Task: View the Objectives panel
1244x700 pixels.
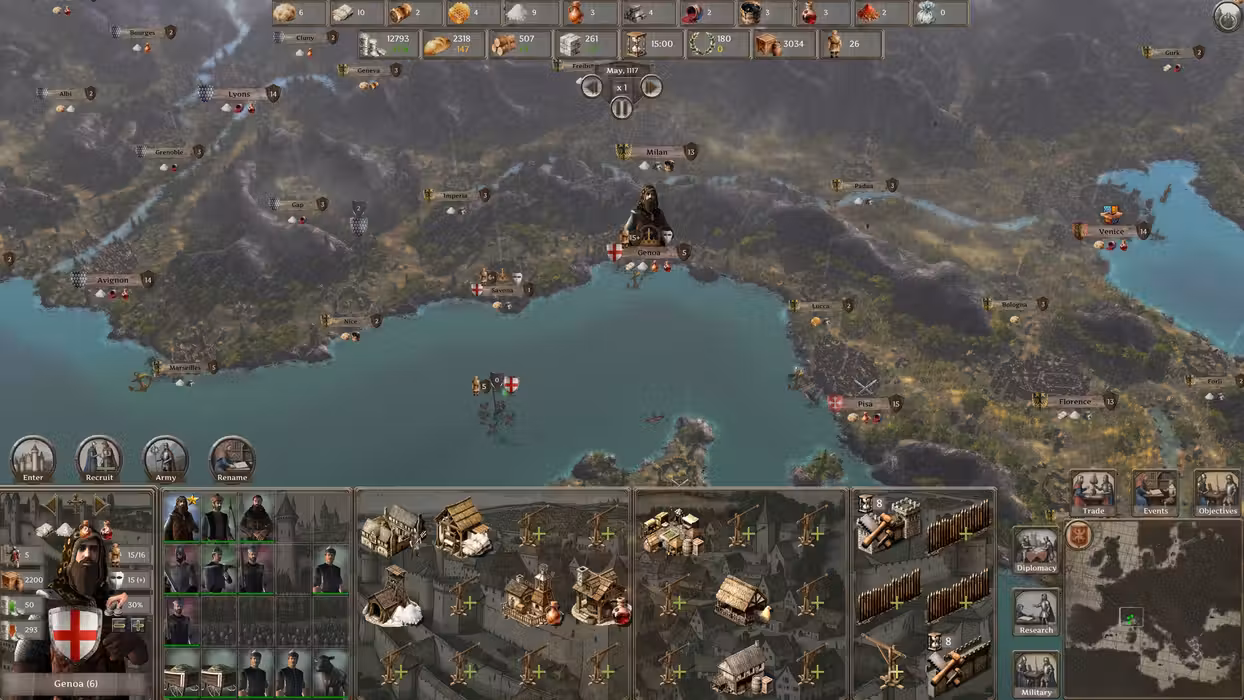Action: click(1217, 492)
